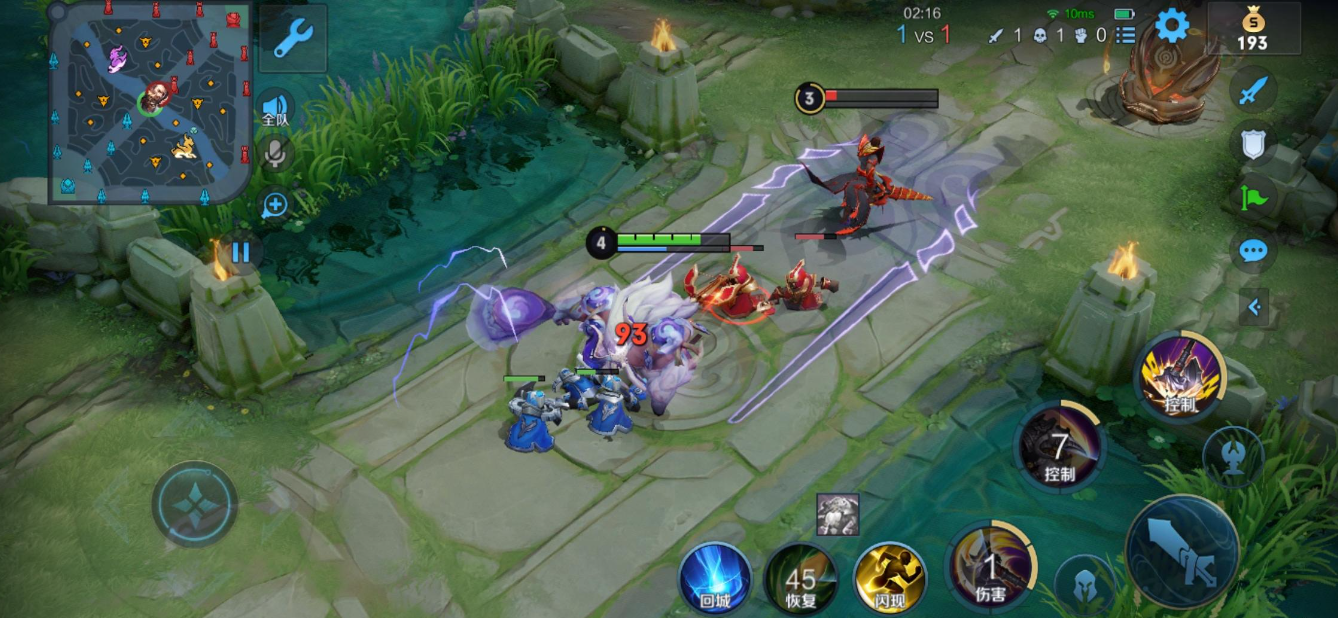Activate the 恢复 heal spell
Screen dimensions: 1338x618
801,578
